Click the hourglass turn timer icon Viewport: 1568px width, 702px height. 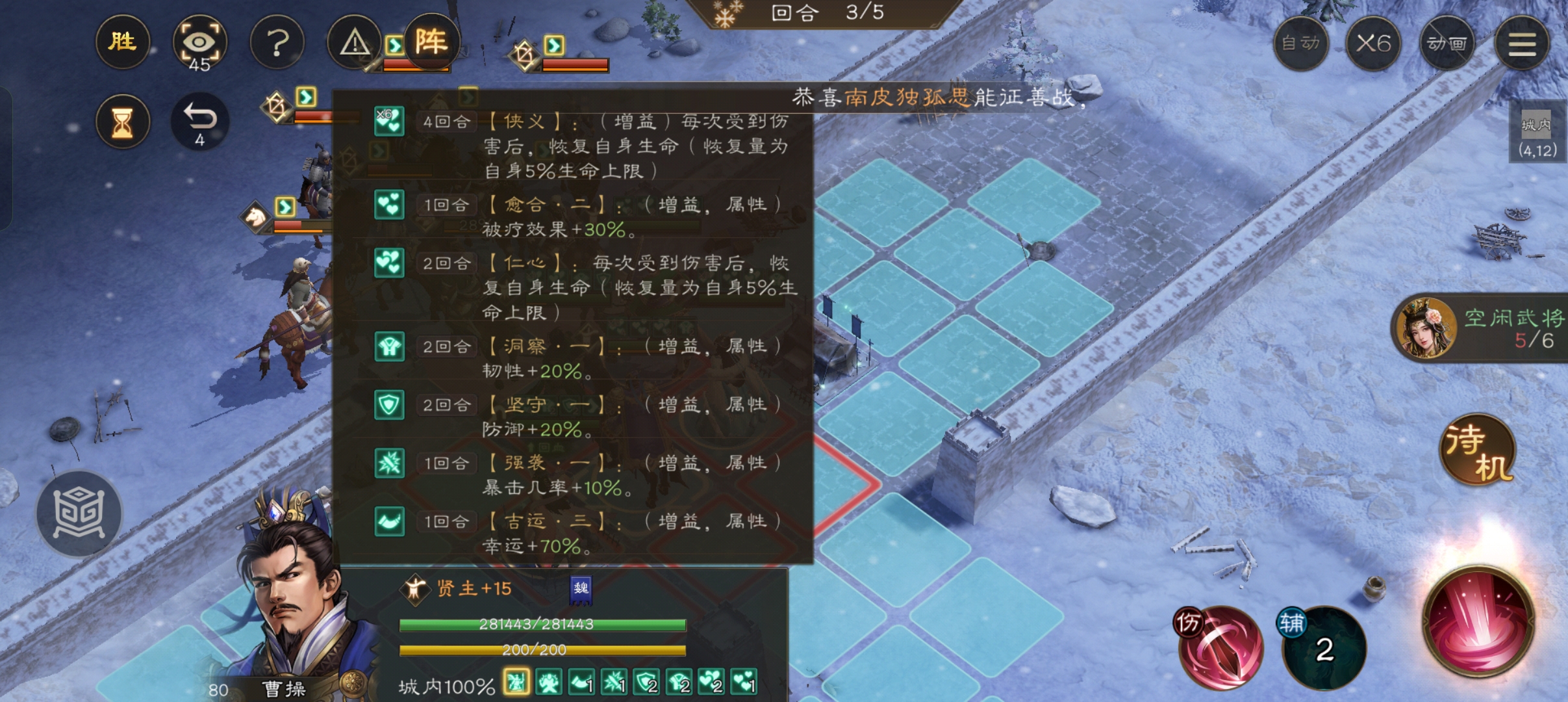pos(123,121)
